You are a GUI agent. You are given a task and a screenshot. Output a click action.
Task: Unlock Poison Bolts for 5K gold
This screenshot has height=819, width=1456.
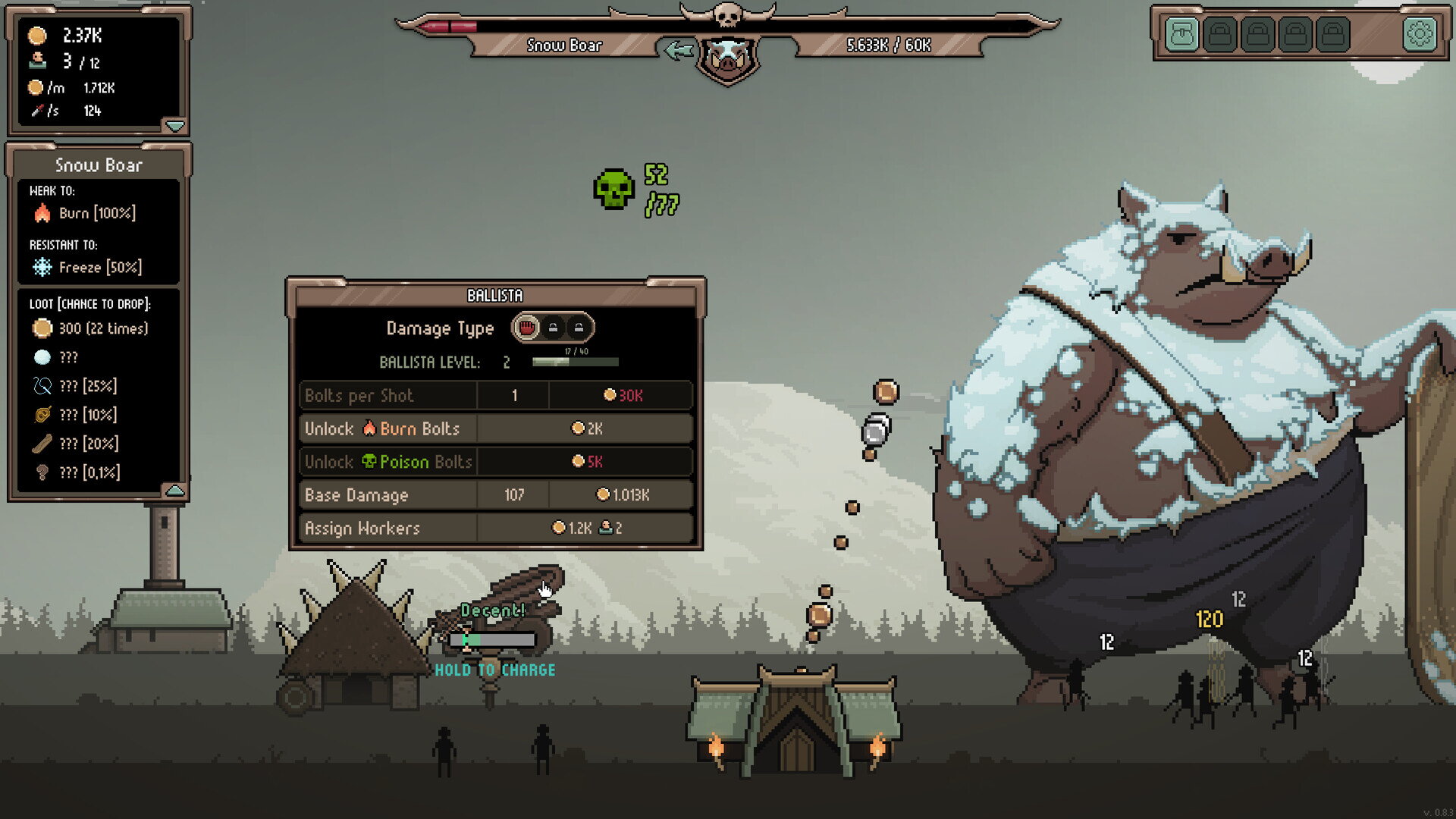[585, 462]
